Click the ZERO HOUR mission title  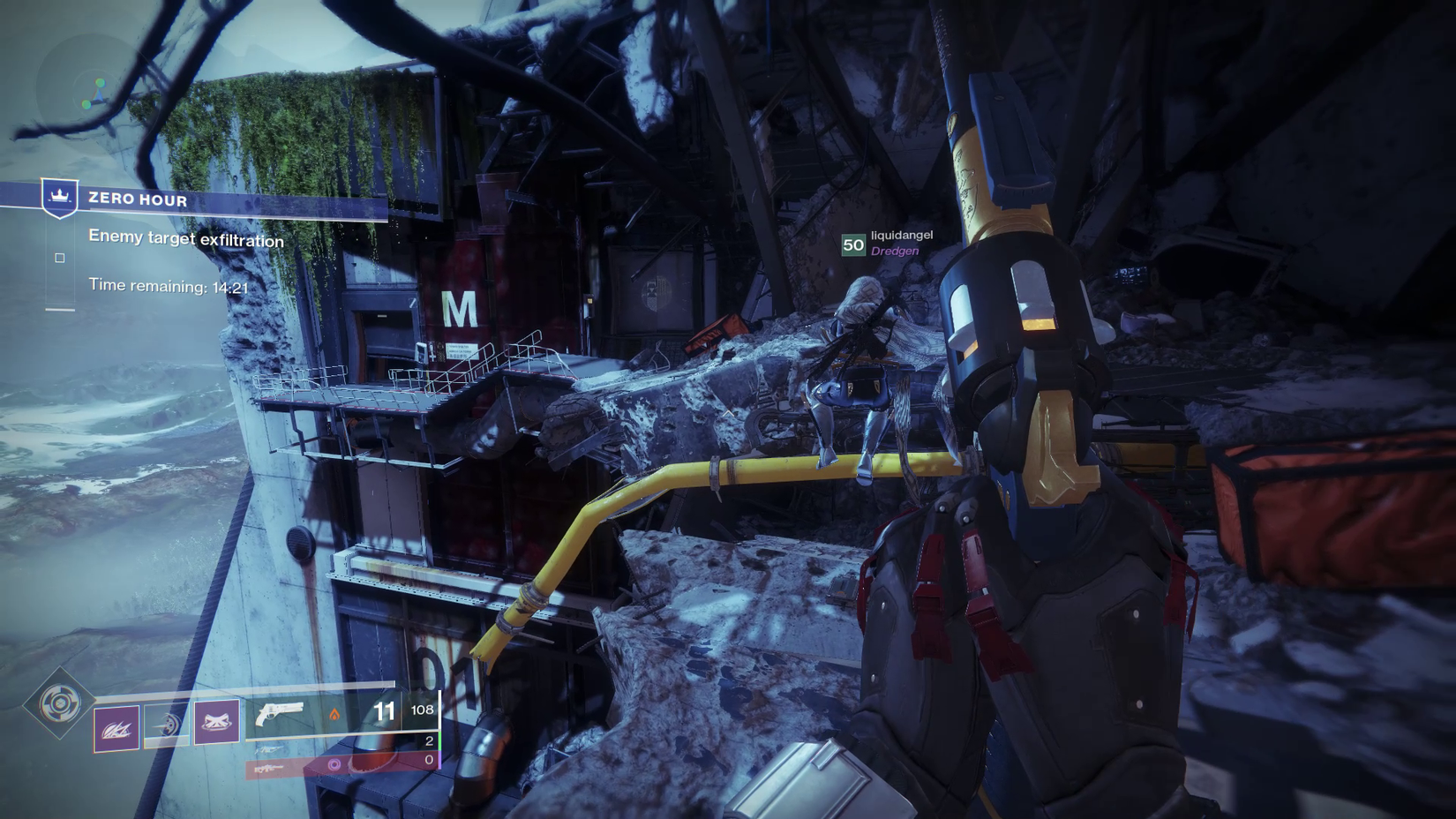pos(137,200)
